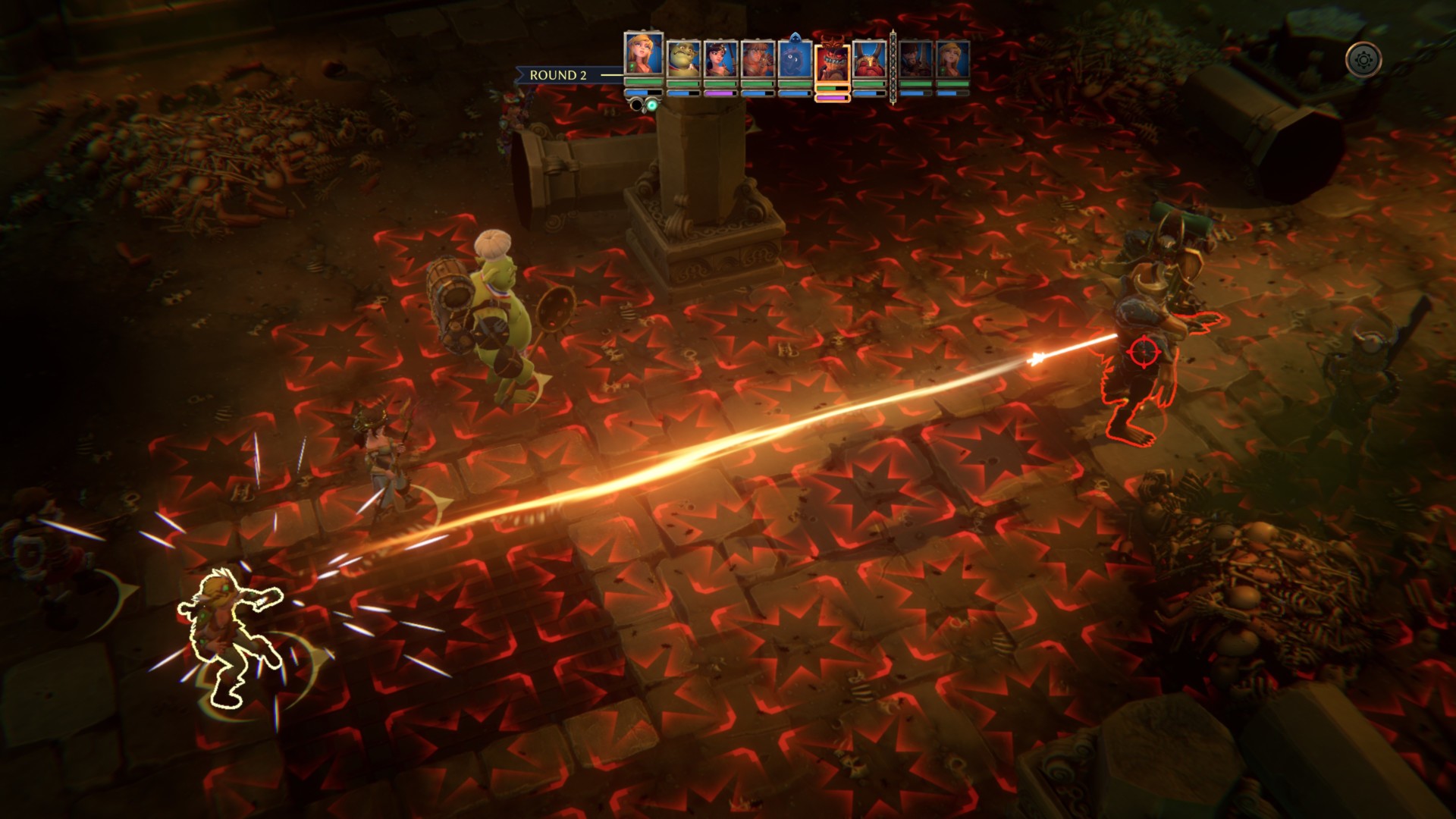
Task: Choose the dark hooded creature turn portrait
Action: pyautogui.click(x=794, y=59)
